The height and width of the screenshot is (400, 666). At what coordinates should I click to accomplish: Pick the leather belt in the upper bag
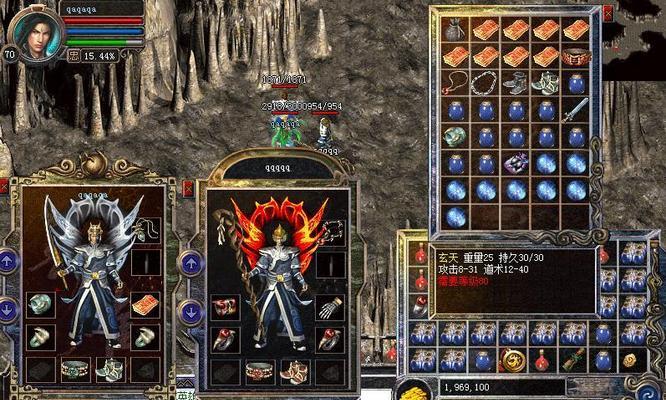[x=576, y=57]
